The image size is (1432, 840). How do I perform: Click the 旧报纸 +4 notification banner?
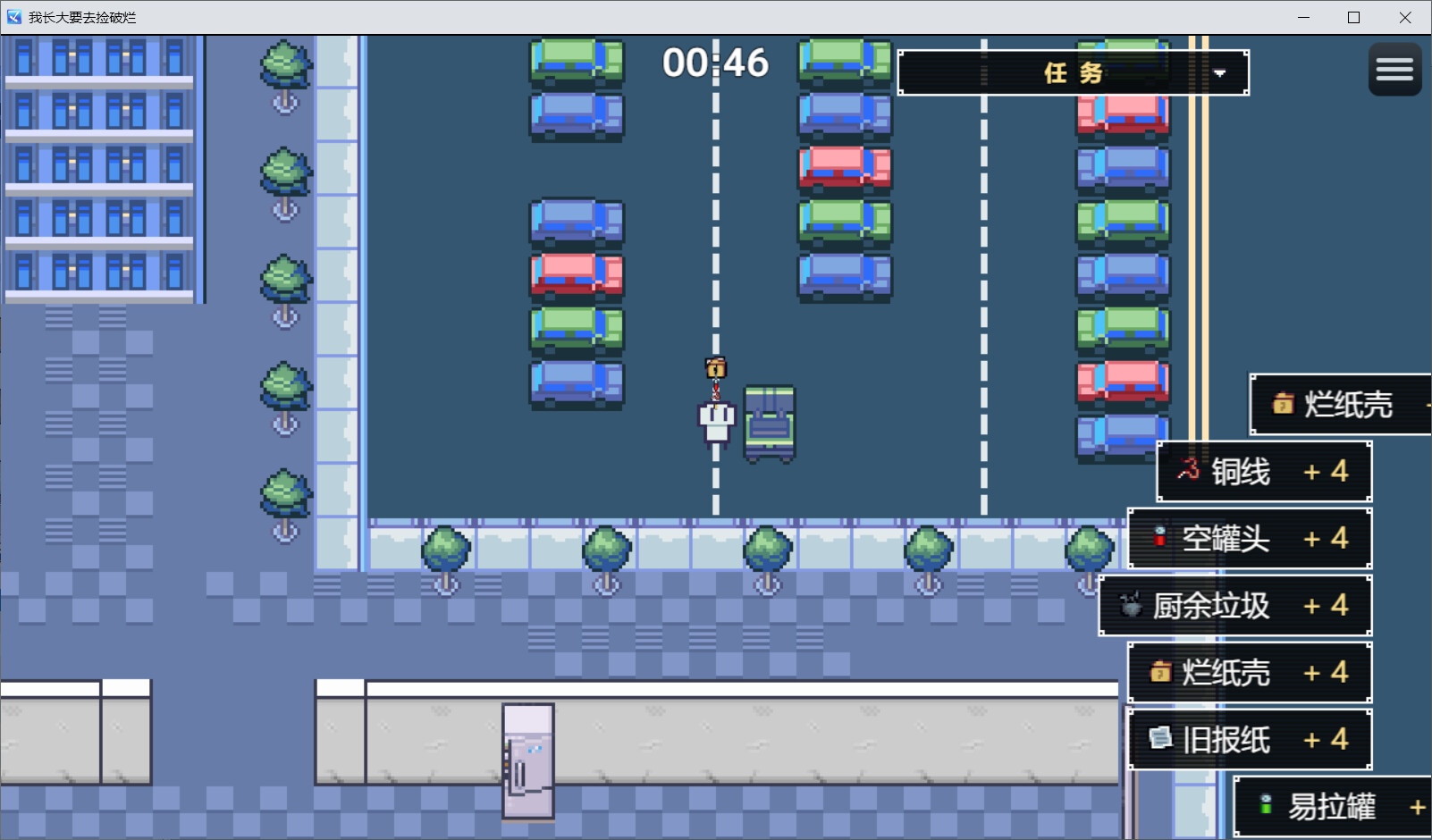1250,739
